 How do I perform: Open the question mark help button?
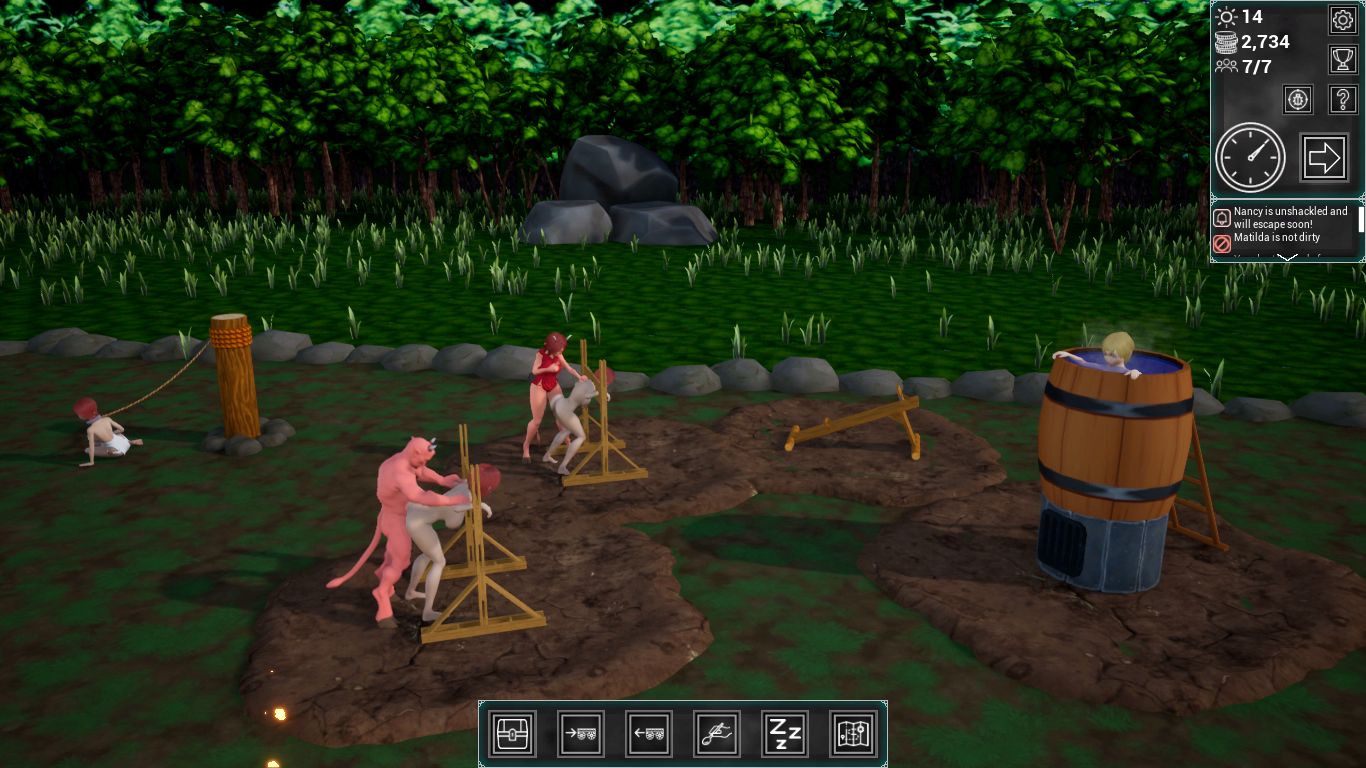click(1342, 99)
